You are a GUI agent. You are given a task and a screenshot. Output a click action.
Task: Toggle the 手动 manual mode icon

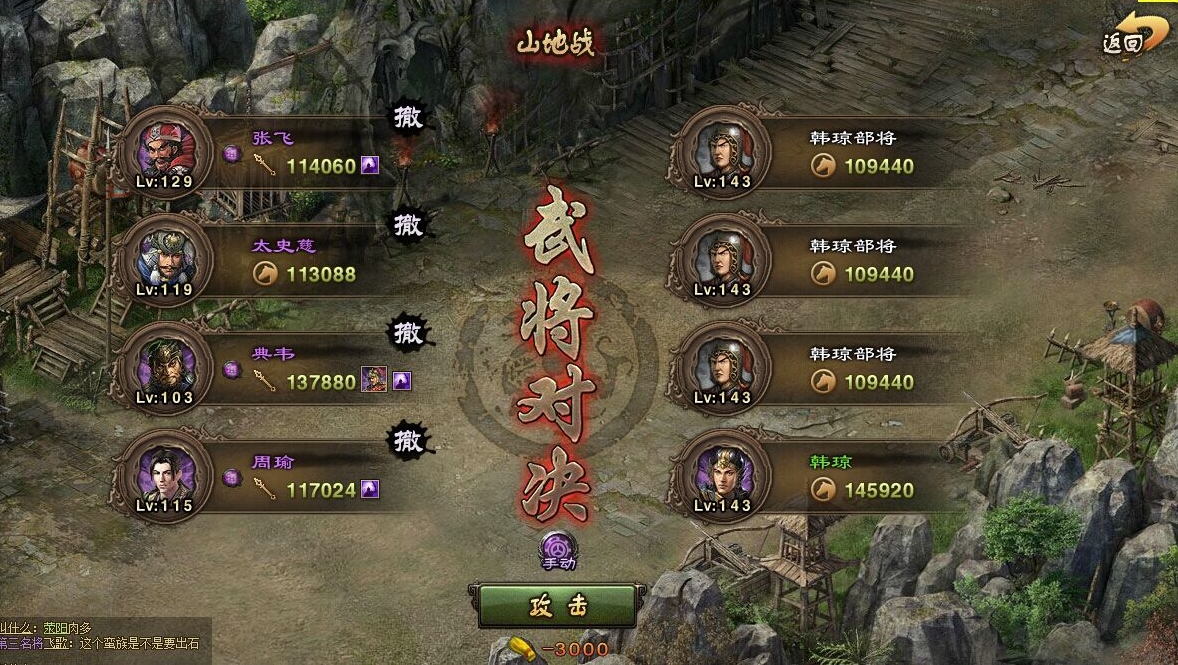coord(558,549)
